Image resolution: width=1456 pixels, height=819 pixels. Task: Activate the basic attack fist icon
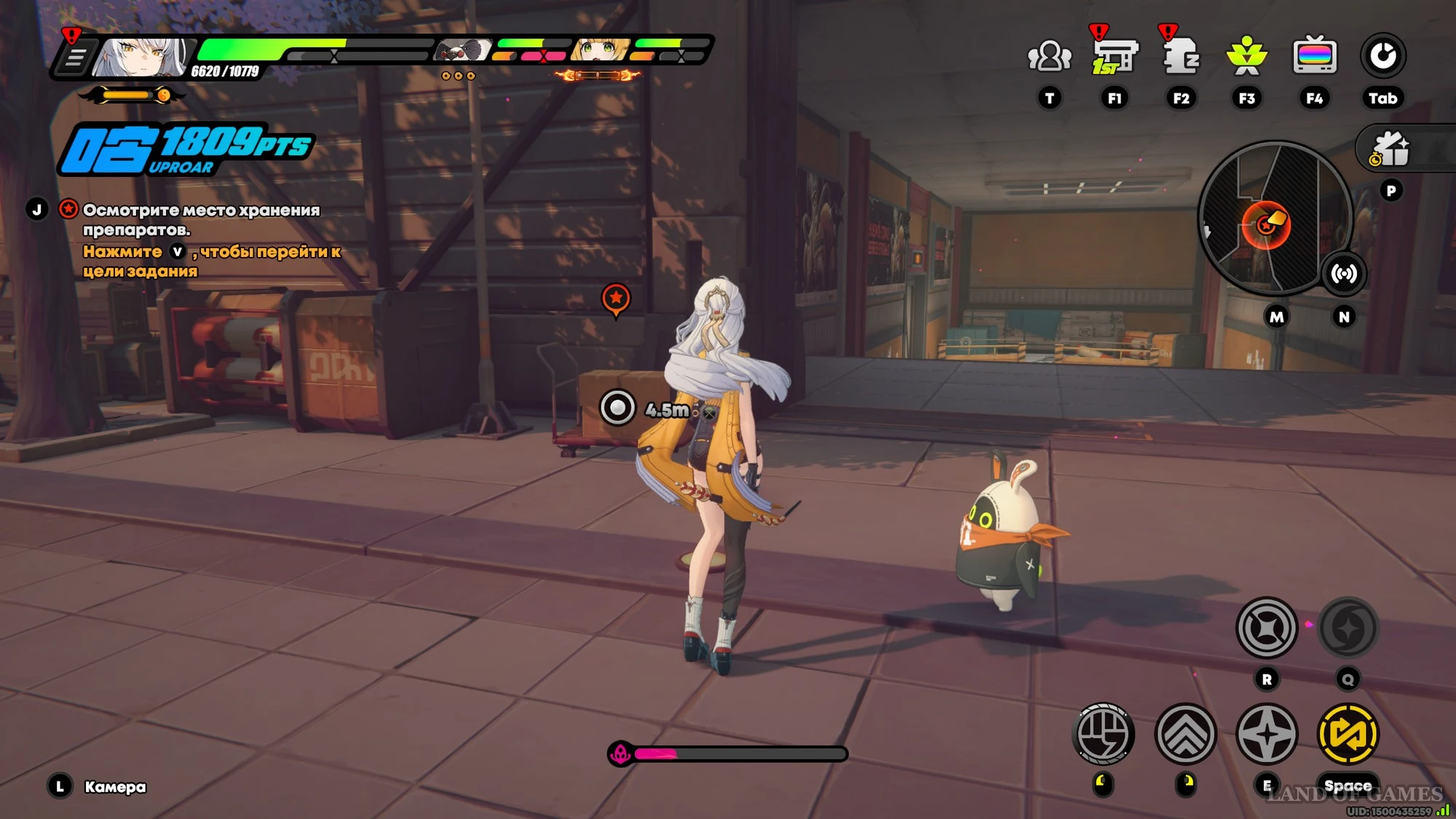click(1104, 734)
